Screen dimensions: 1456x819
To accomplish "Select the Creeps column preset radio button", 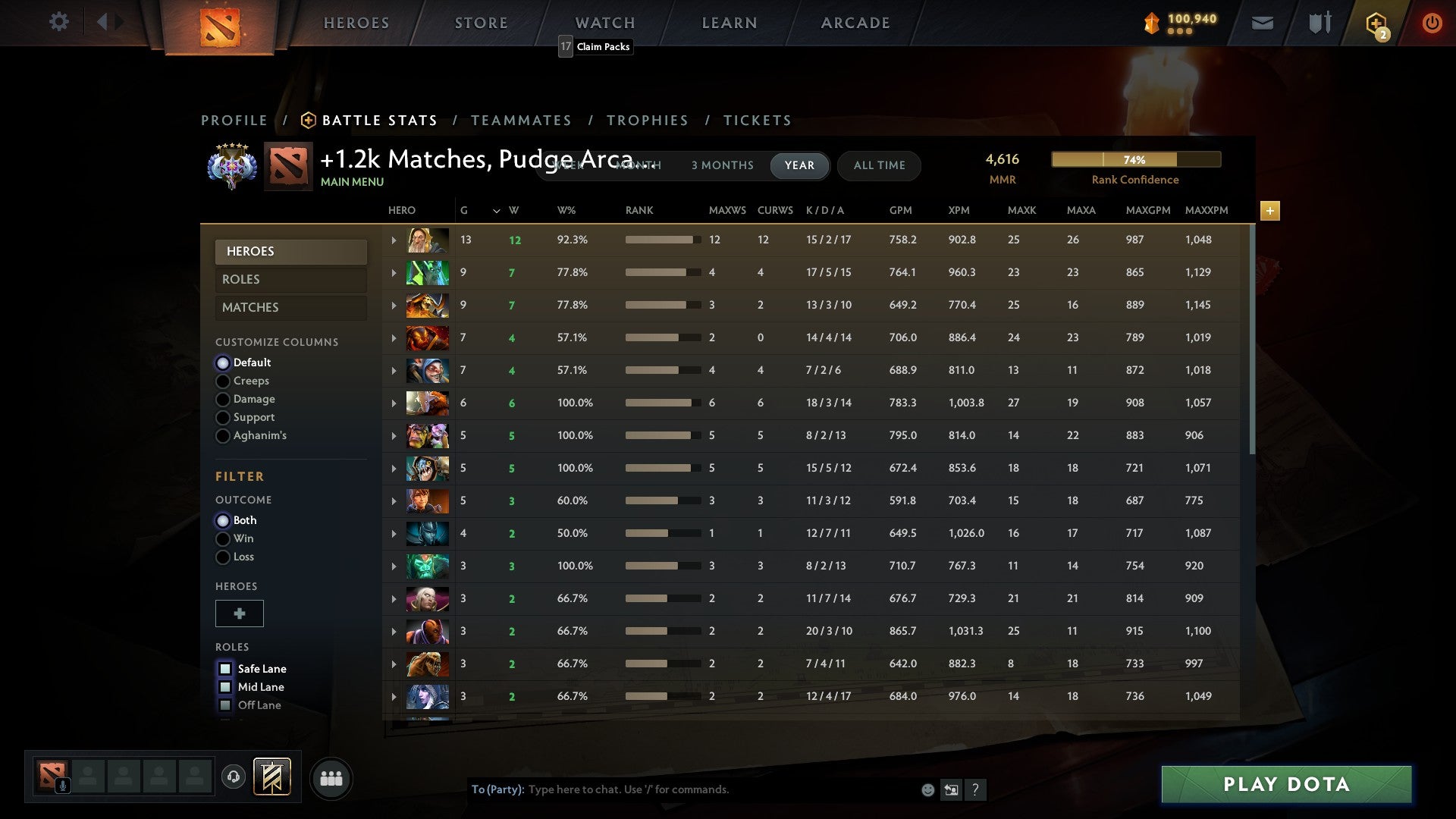I will point(223,381).
